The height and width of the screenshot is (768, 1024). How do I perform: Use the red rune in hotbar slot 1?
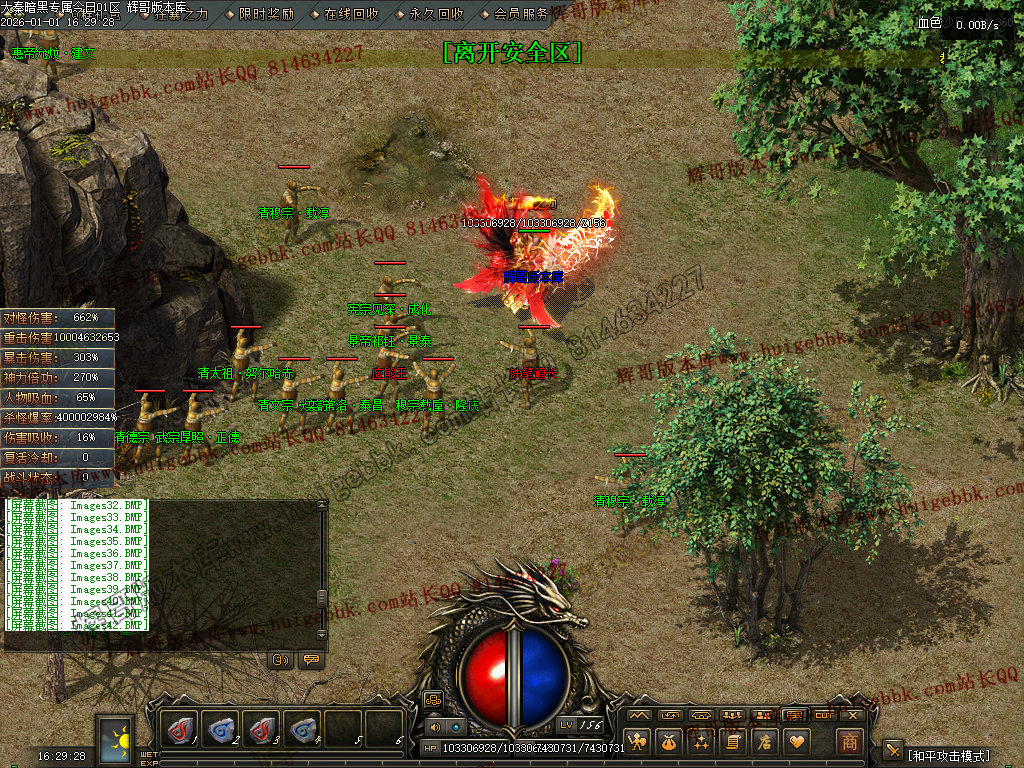180,729
